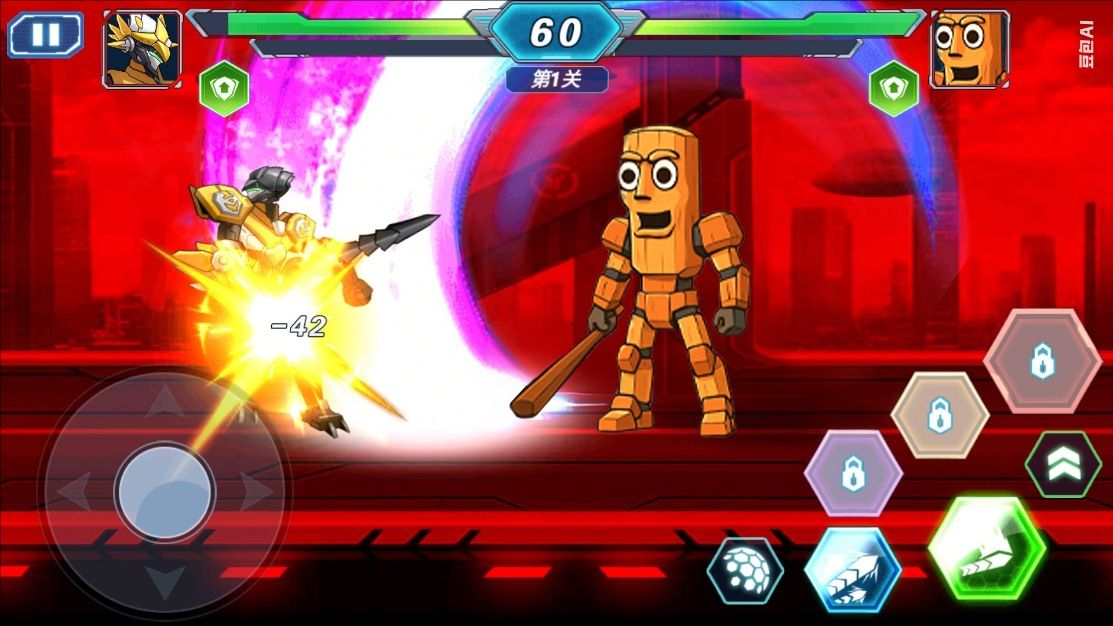The image size is (1113, 626).
Task: Pause the game with the pause button
Action: pos(45,35)
